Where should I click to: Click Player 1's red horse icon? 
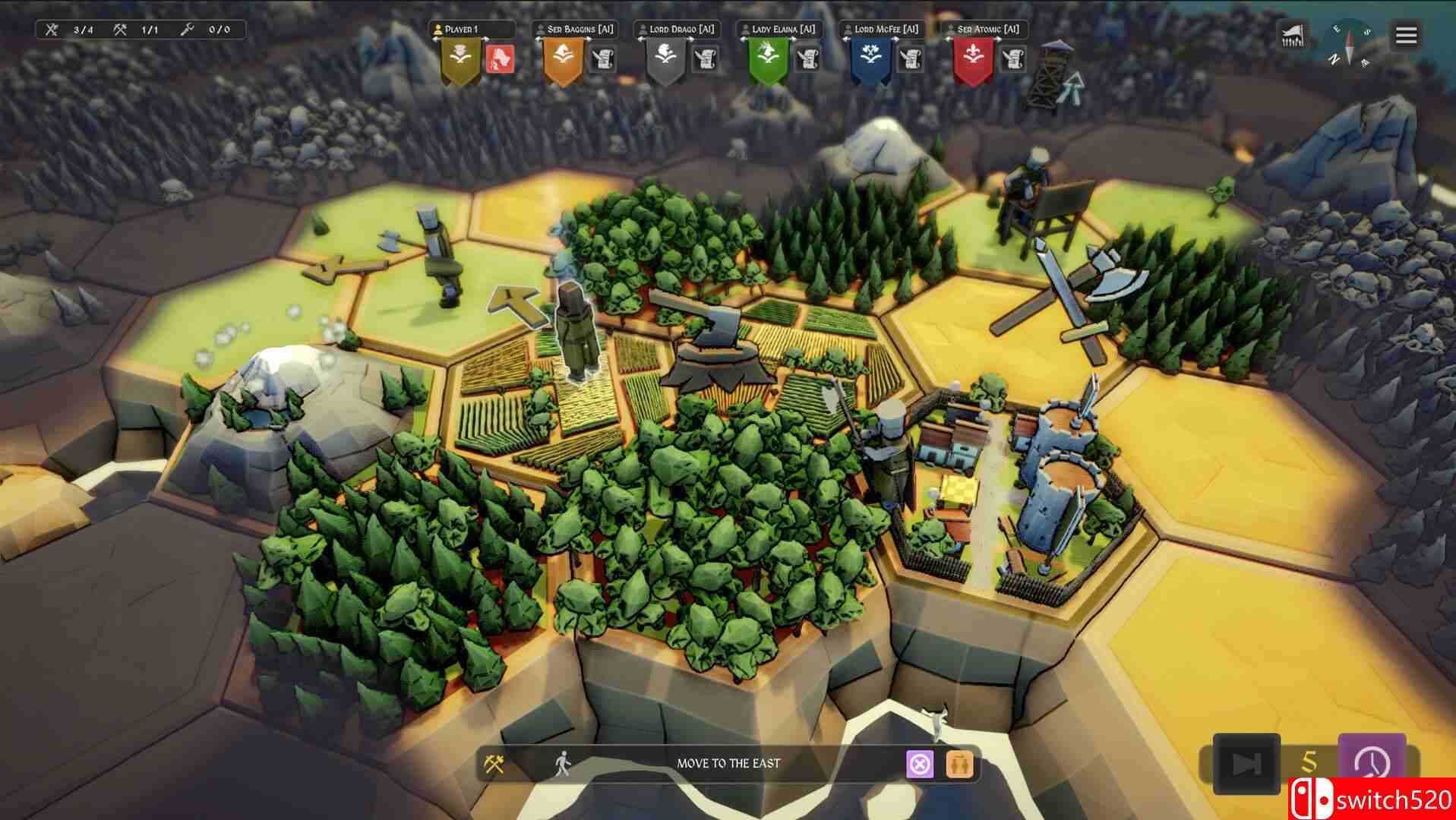500,58
